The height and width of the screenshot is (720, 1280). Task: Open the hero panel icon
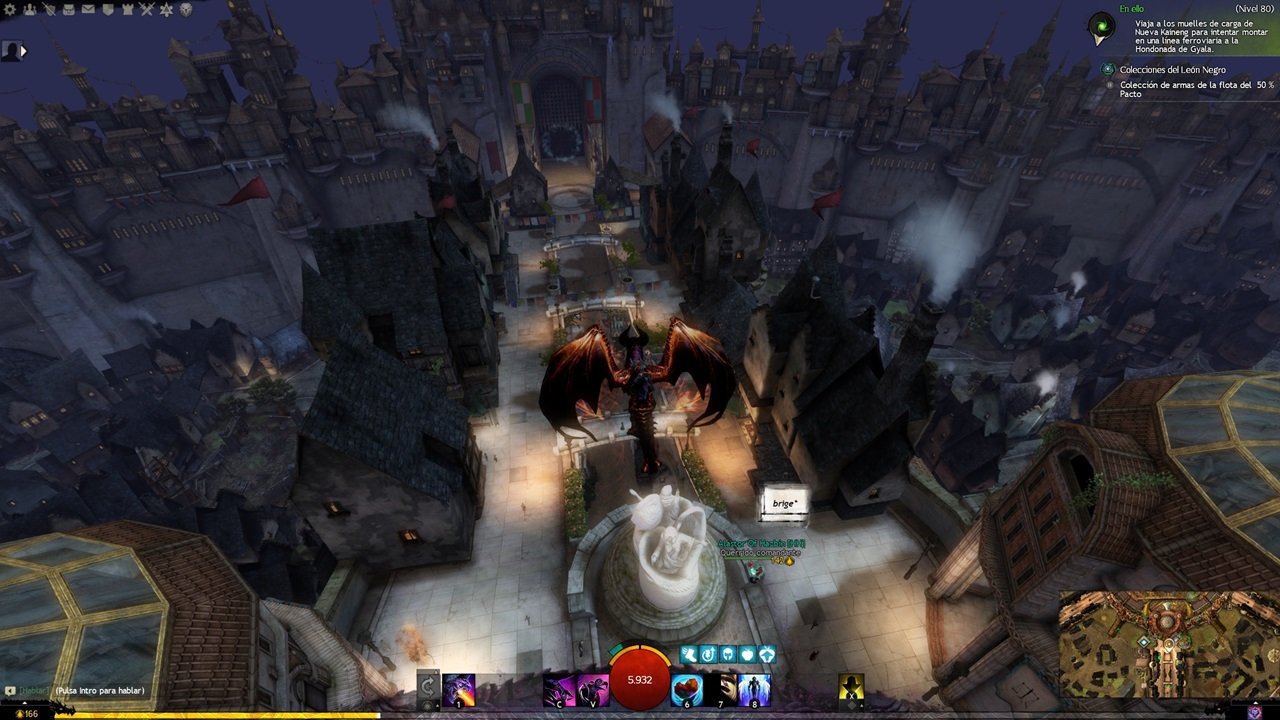pyautogui.click(x=50, y=9)
